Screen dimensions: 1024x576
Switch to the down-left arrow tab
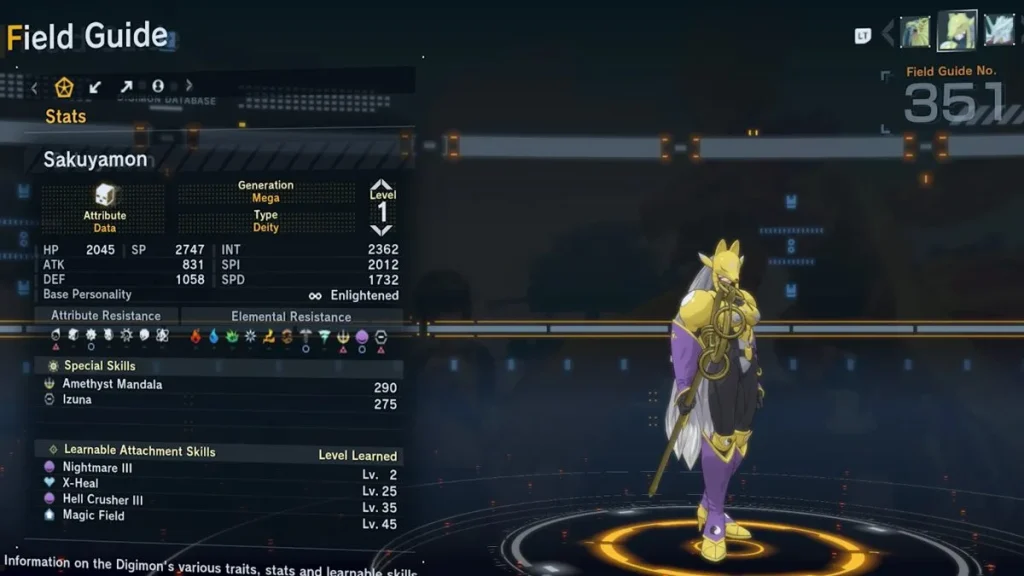point(95,87)
